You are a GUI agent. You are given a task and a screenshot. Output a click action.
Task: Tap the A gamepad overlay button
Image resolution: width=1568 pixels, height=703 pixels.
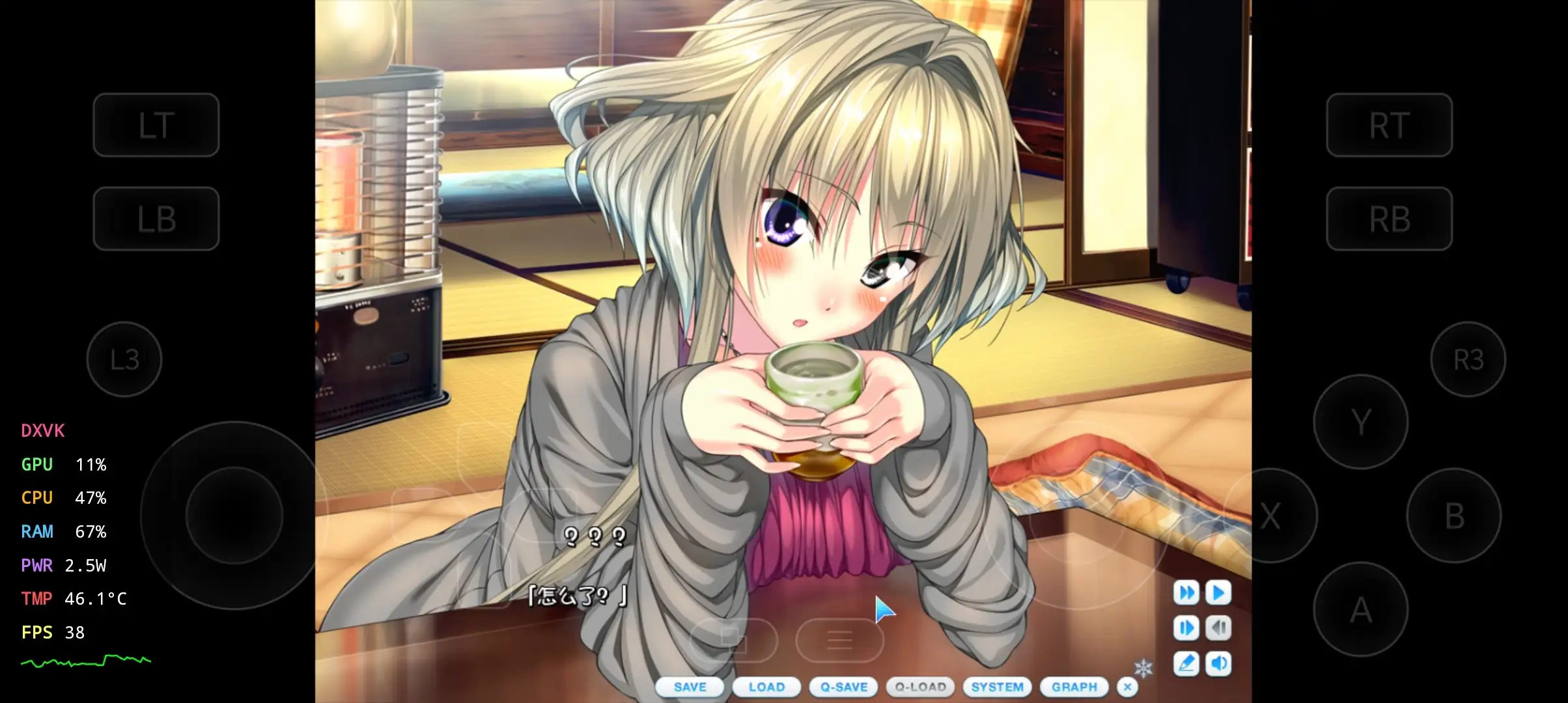pos(1361,609)
